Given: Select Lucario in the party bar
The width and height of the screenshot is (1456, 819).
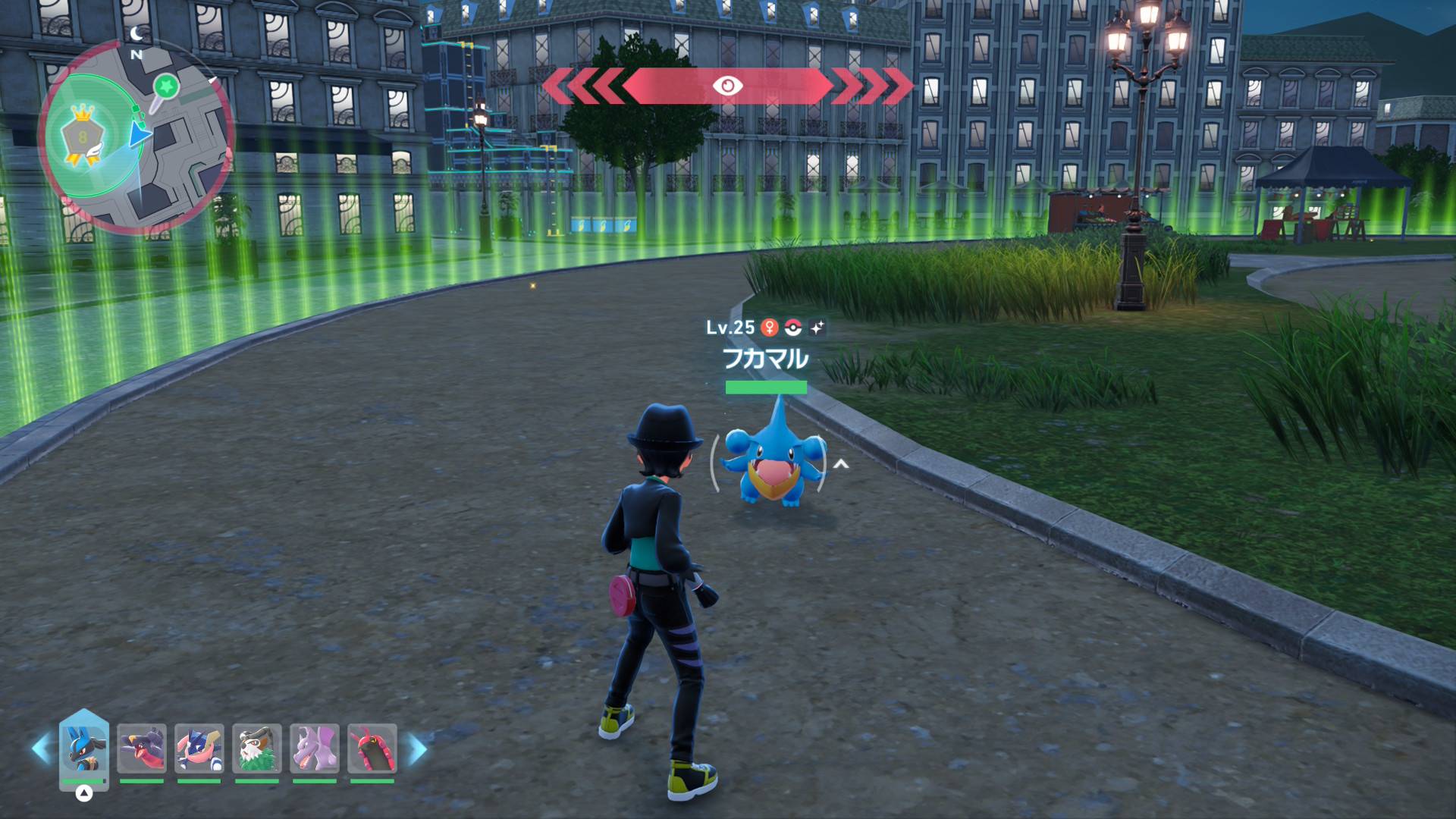Looking at the screenshot, I should pos(84,748).
